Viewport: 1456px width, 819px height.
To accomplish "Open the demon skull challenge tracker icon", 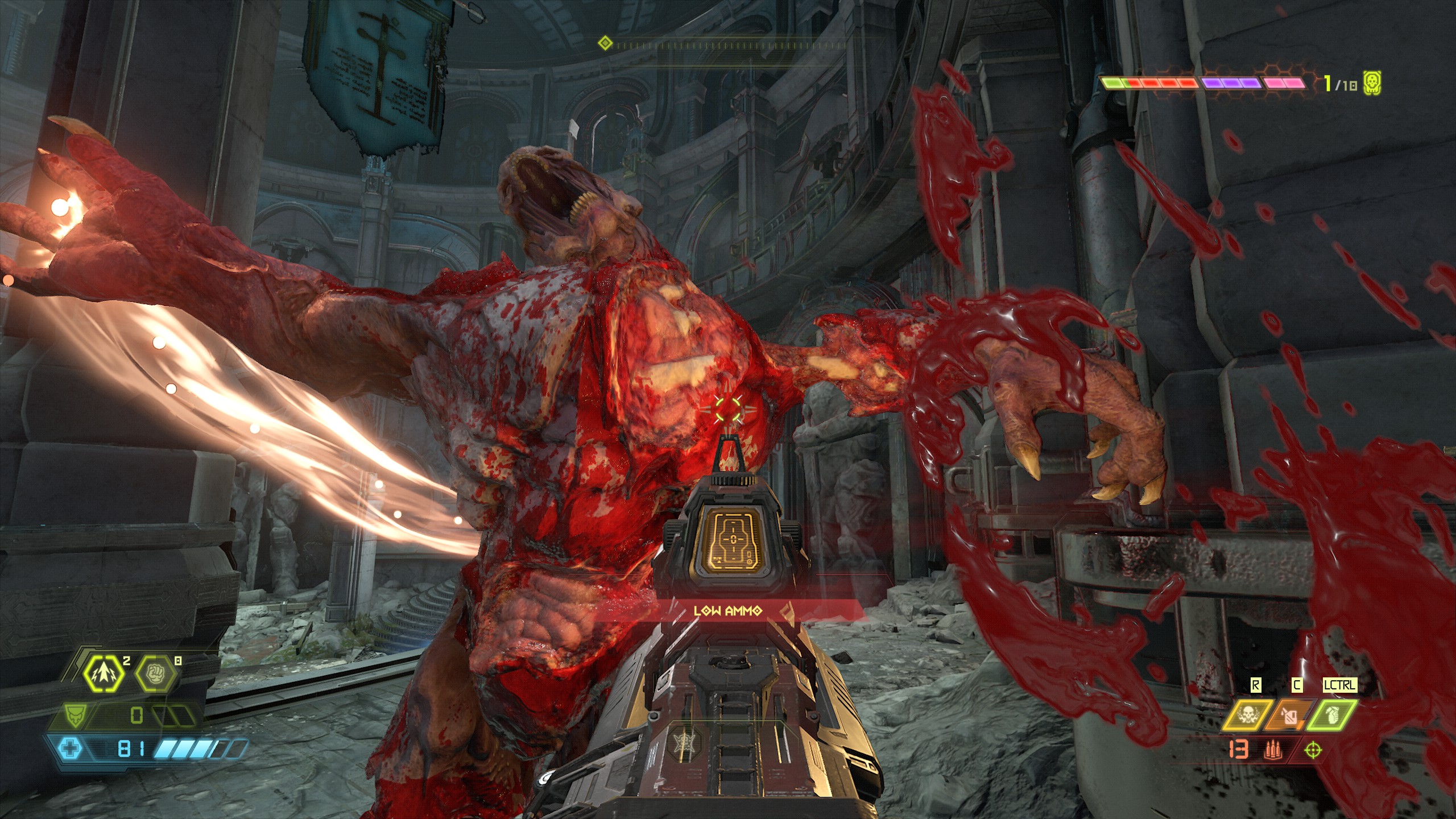I will [1372, 84].
